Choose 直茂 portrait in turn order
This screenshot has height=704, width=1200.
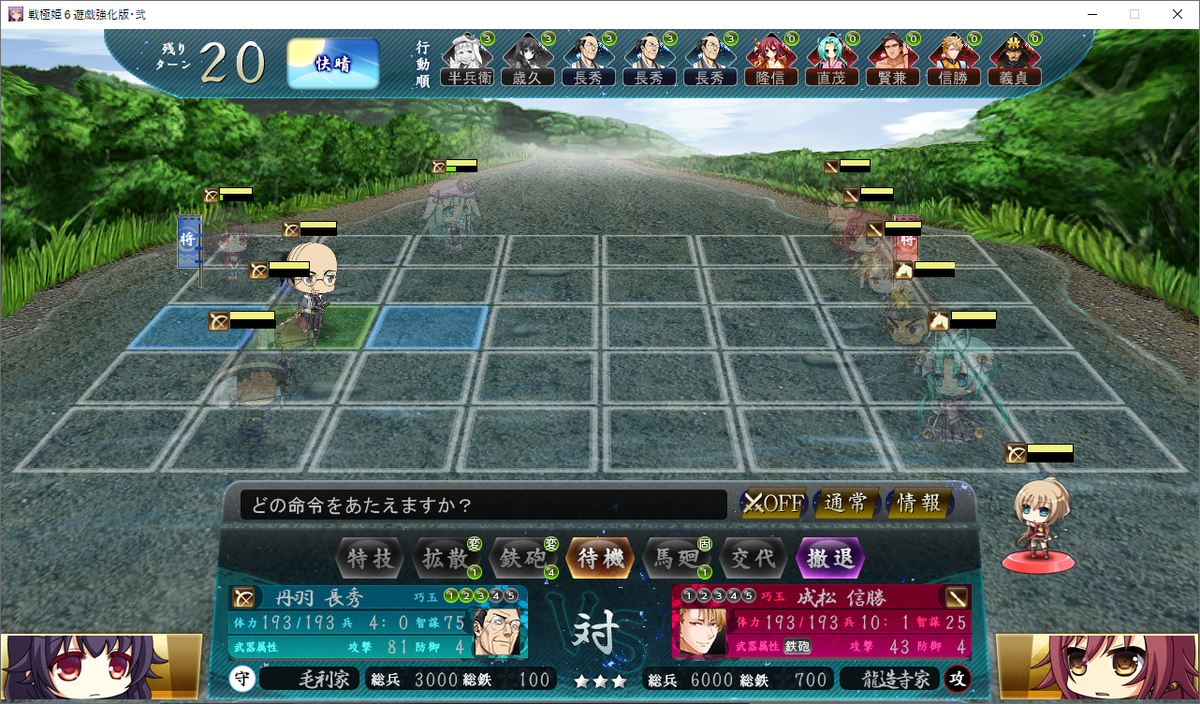[832, 57]
